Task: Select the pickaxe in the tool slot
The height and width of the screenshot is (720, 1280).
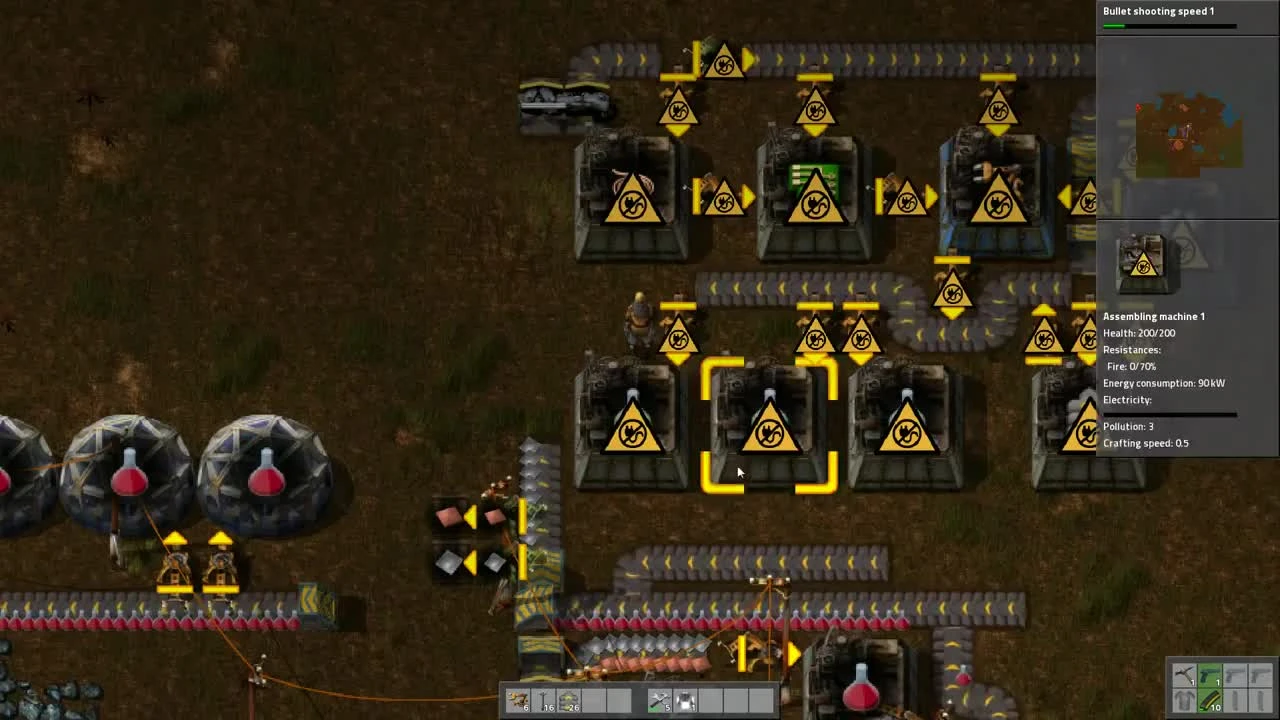Action: tap(1185, 675)
